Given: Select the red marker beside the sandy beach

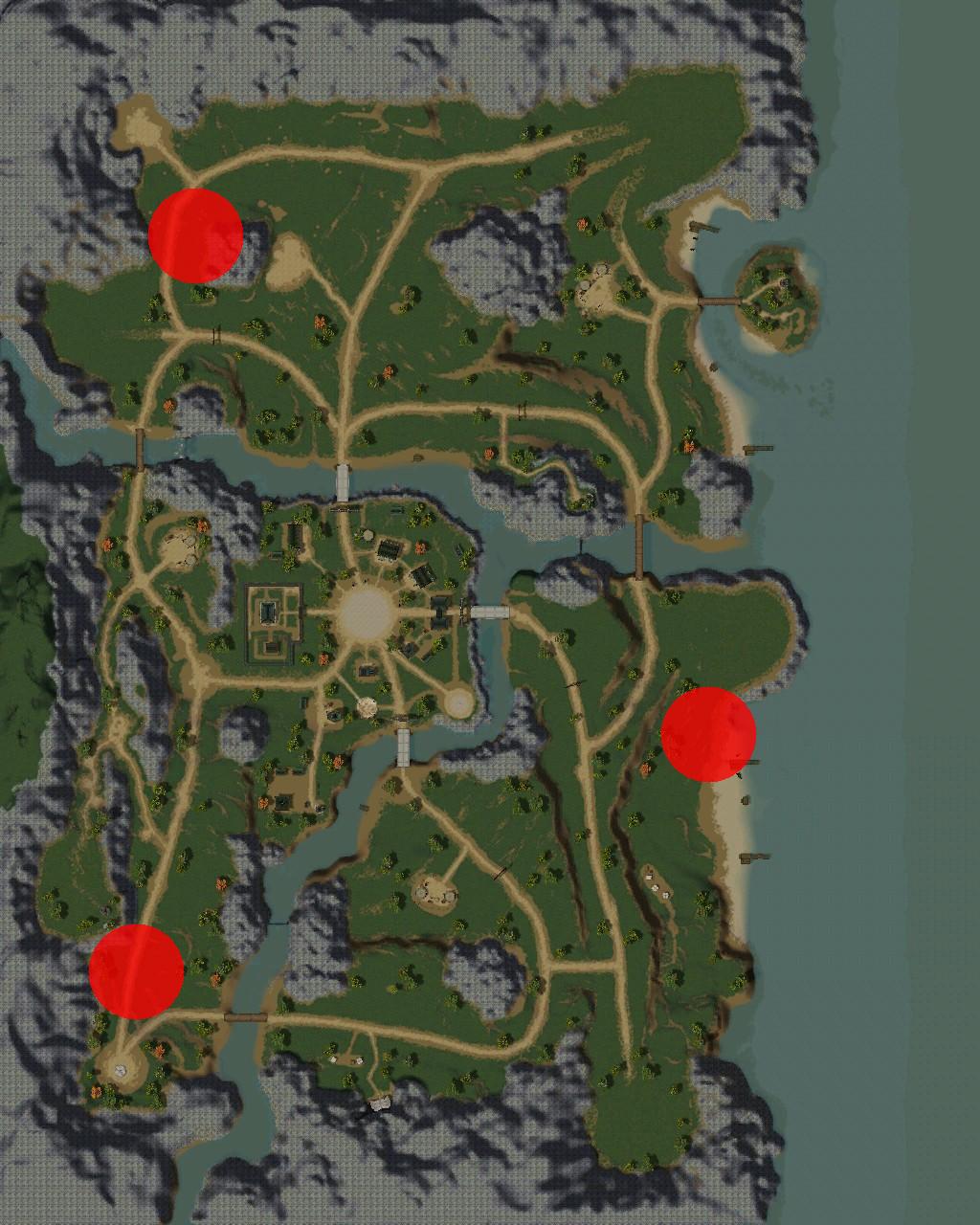Looking at the screenshot, I should click(x=708, y=734).
